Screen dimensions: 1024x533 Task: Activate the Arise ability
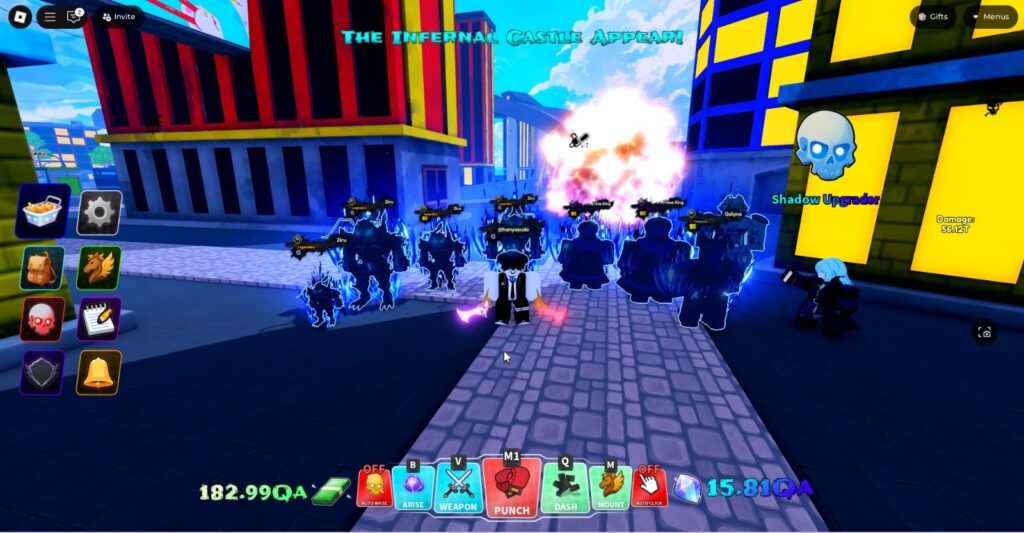click(413, 488)
